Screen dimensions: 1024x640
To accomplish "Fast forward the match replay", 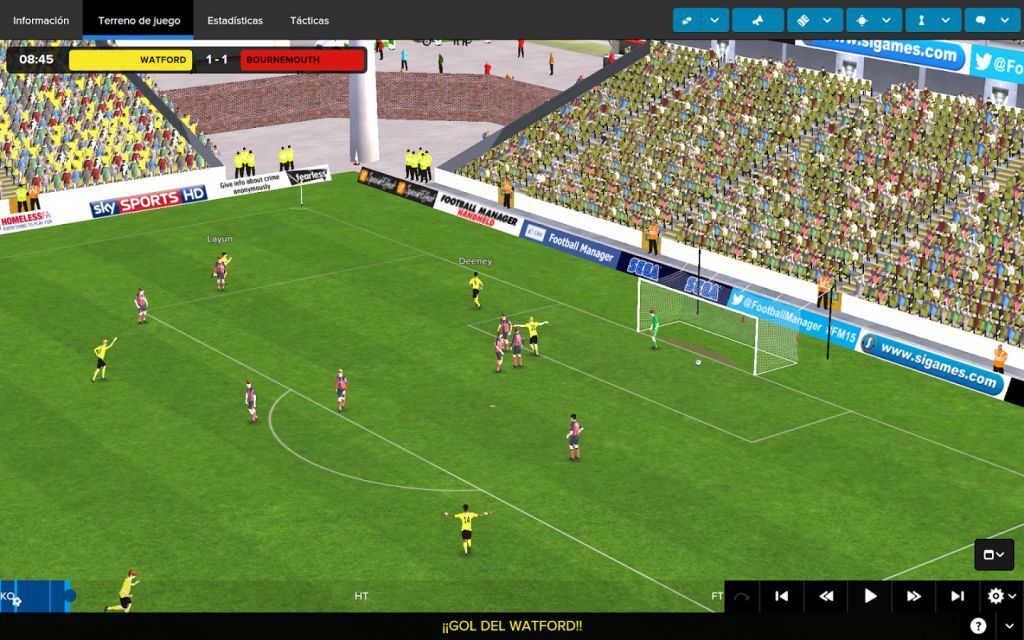I will click(913, 596).
